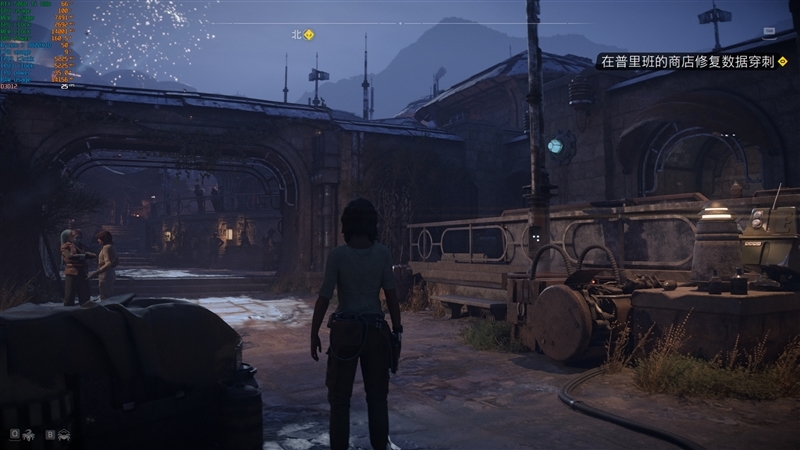This screenshot has width=800, height=450.
Task: Click the yellow quest marker on the compass
Action: [x=308, y=34]
